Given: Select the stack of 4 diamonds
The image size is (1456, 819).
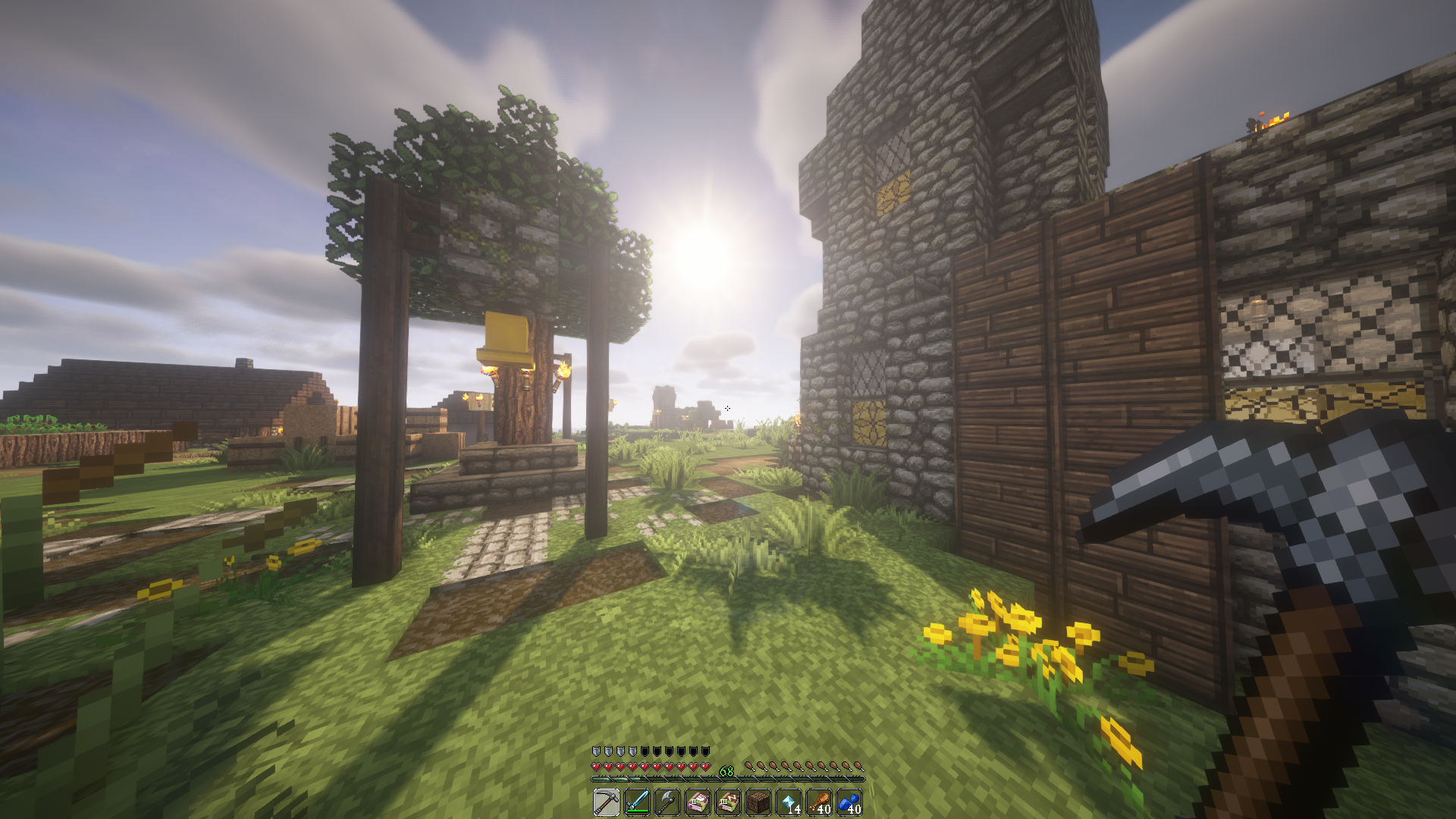Looking at the screenshot, I should [789, 803].
